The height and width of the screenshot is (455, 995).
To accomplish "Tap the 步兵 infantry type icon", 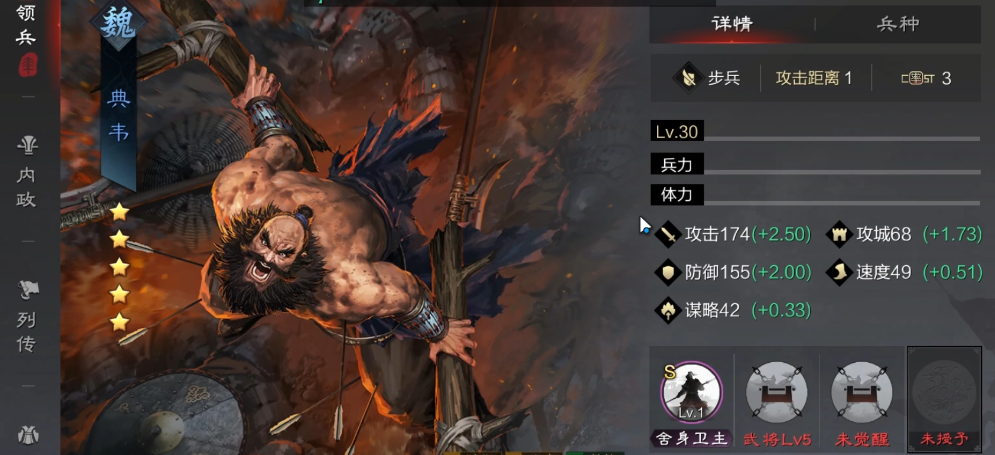I will (x=687, y=77).
